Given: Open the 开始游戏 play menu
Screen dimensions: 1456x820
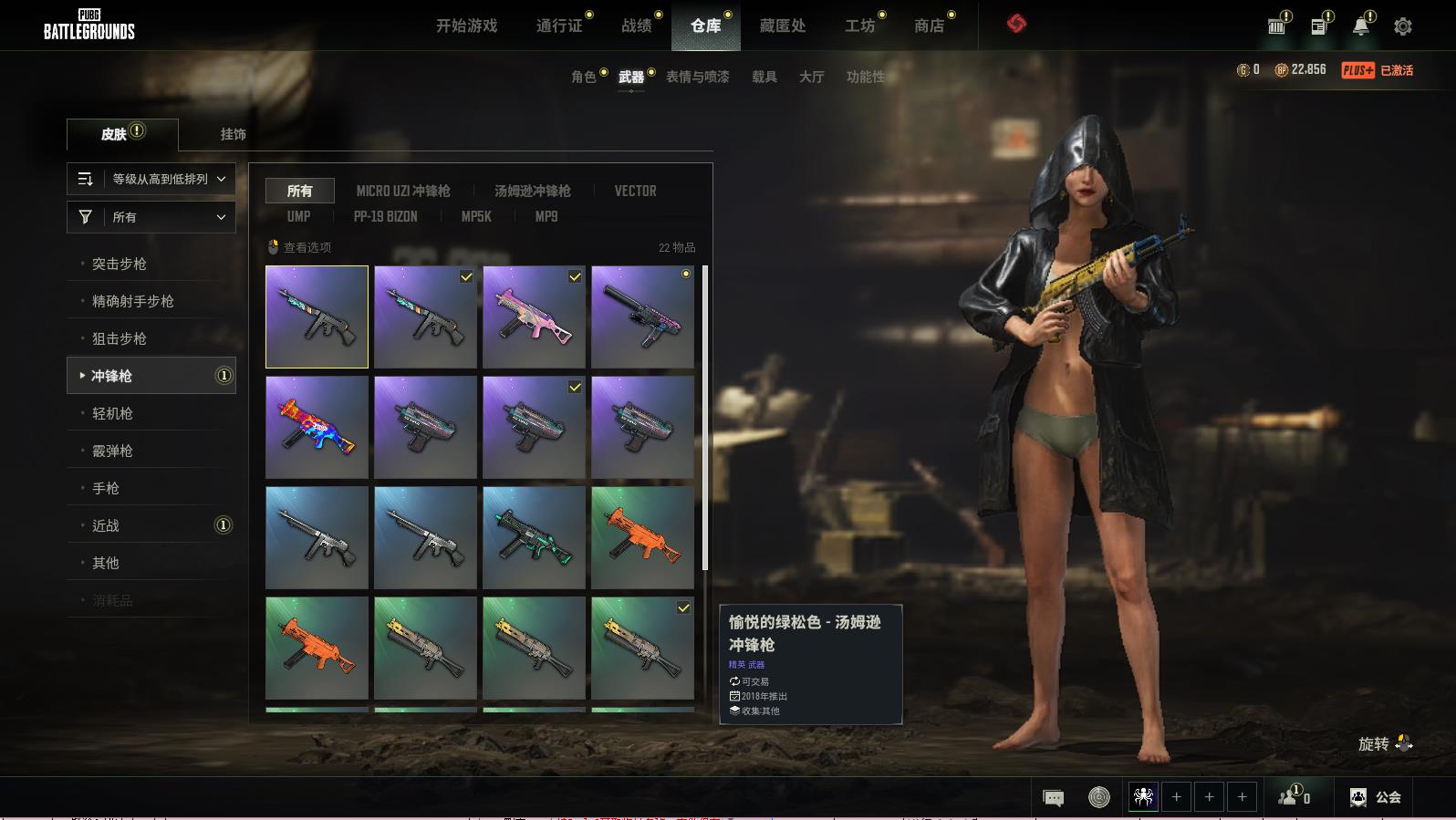Looking at the screenshot, I should [466, 26].
